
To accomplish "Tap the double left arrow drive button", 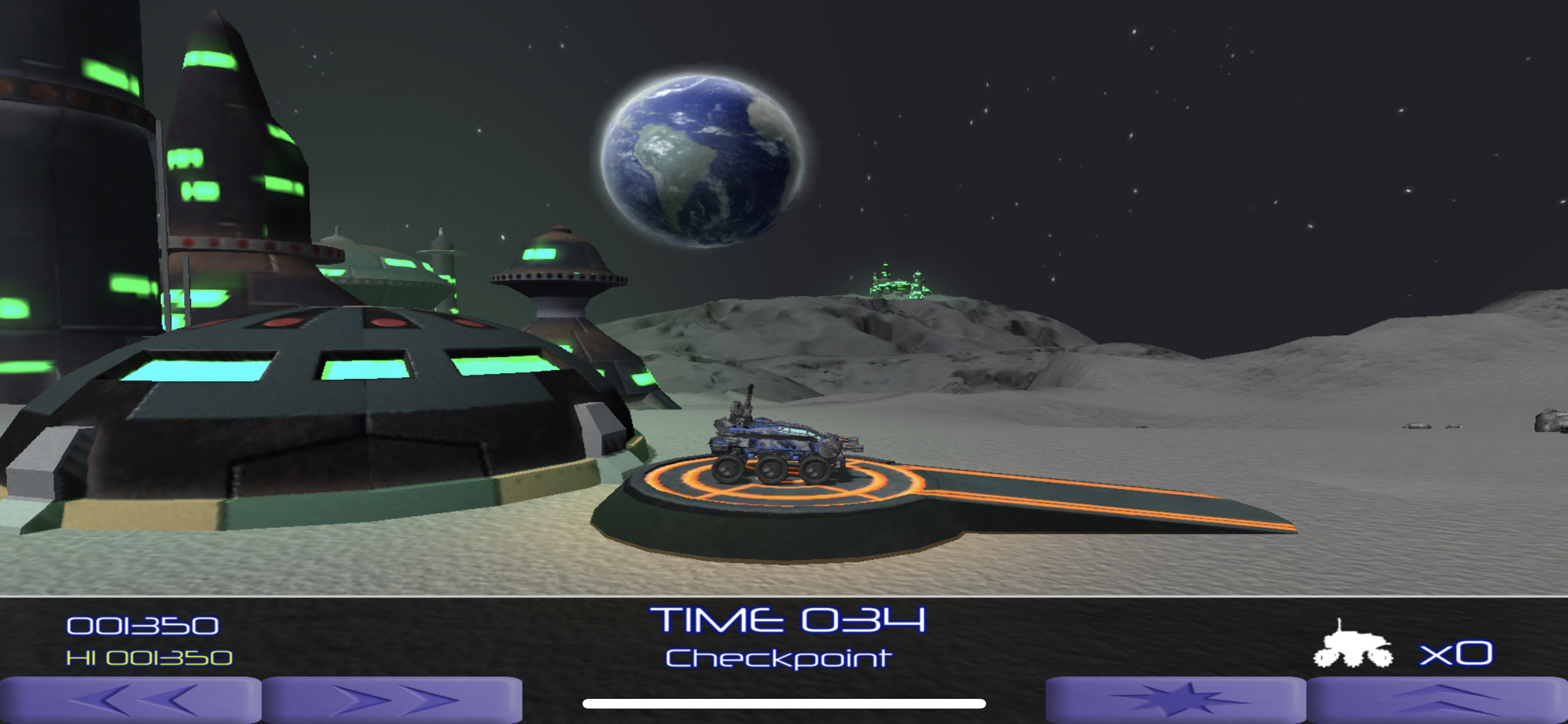I will pos(131,700).
